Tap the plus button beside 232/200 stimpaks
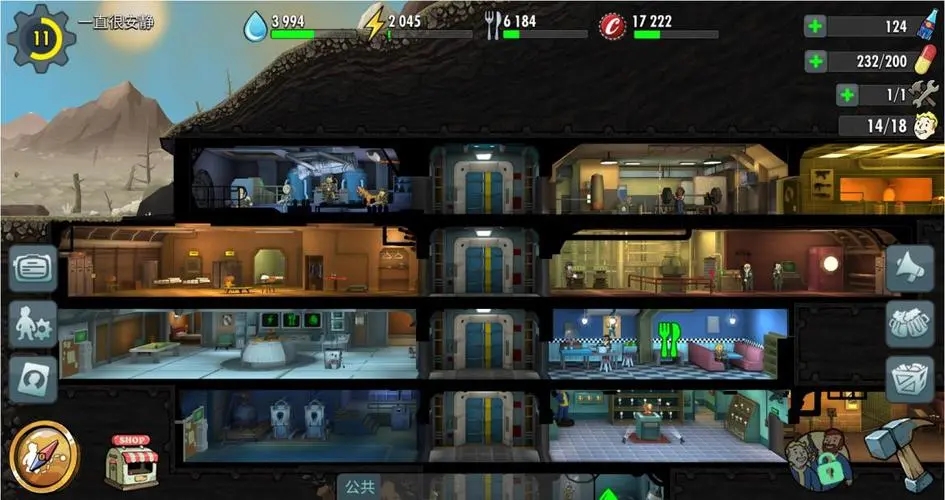This screenshot has width=945, height=500. coord(815,61)
